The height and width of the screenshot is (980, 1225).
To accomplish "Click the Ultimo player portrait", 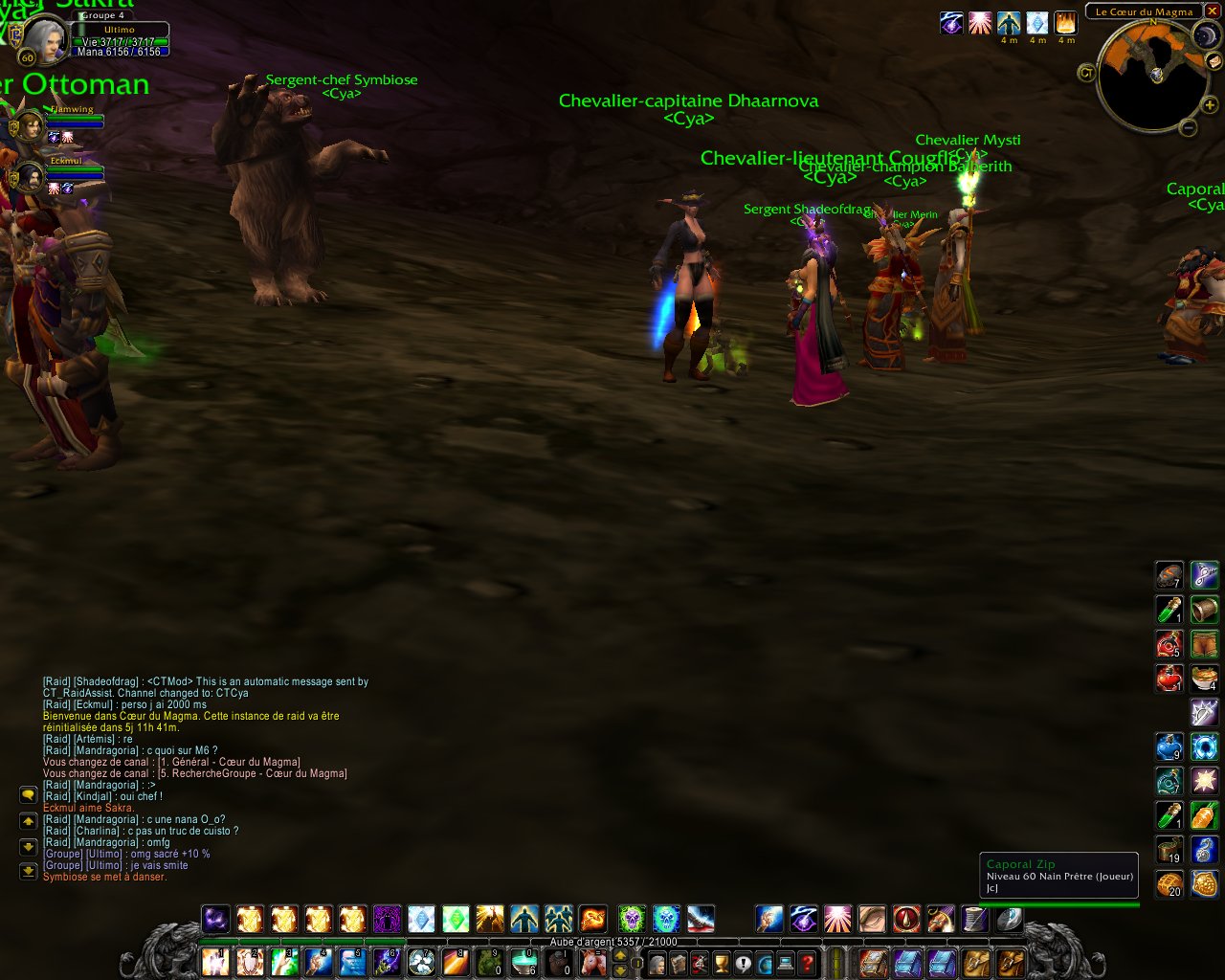I will point(42,39).
